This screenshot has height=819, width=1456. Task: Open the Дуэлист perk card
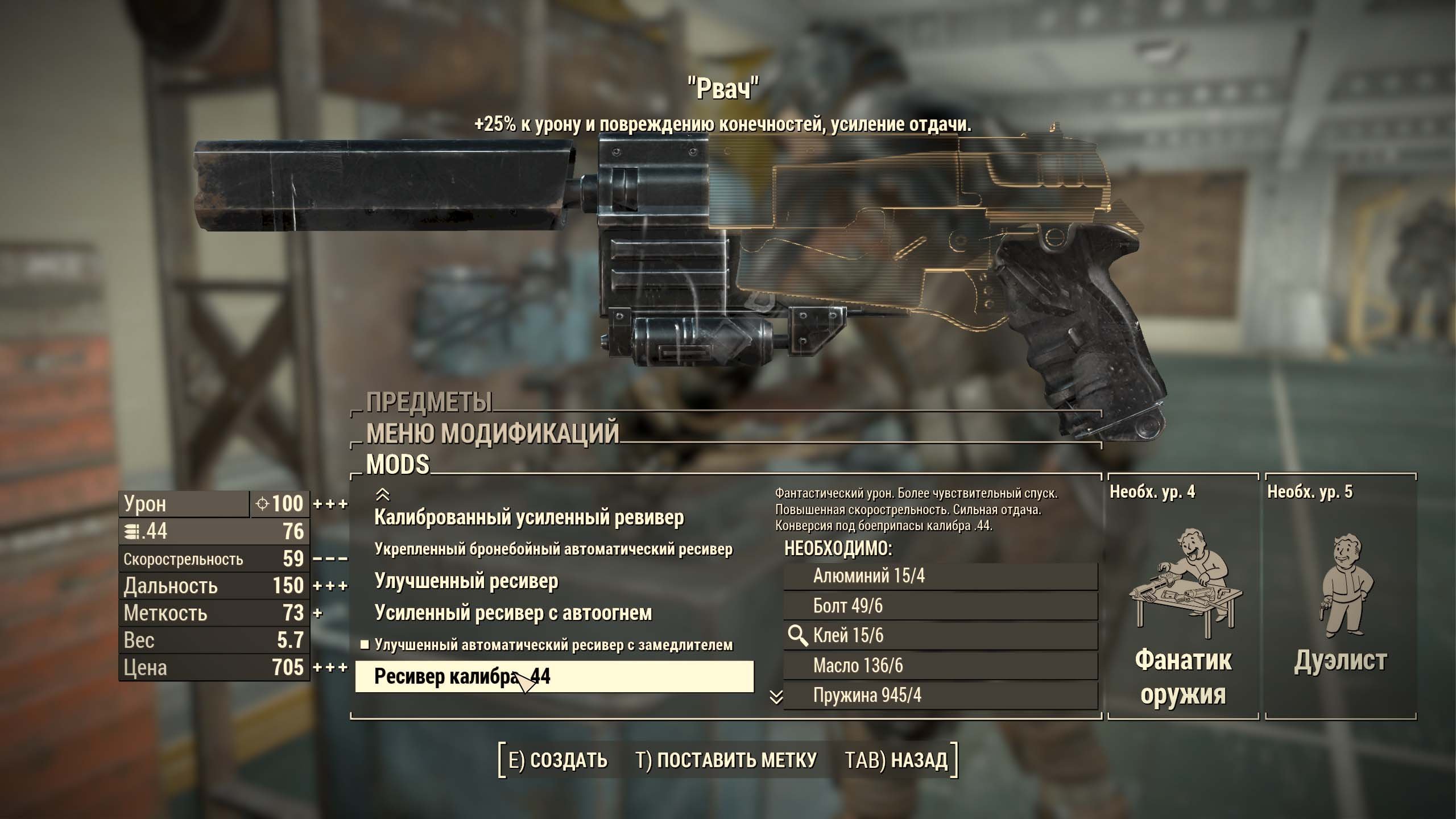(x=1341, y=597)
